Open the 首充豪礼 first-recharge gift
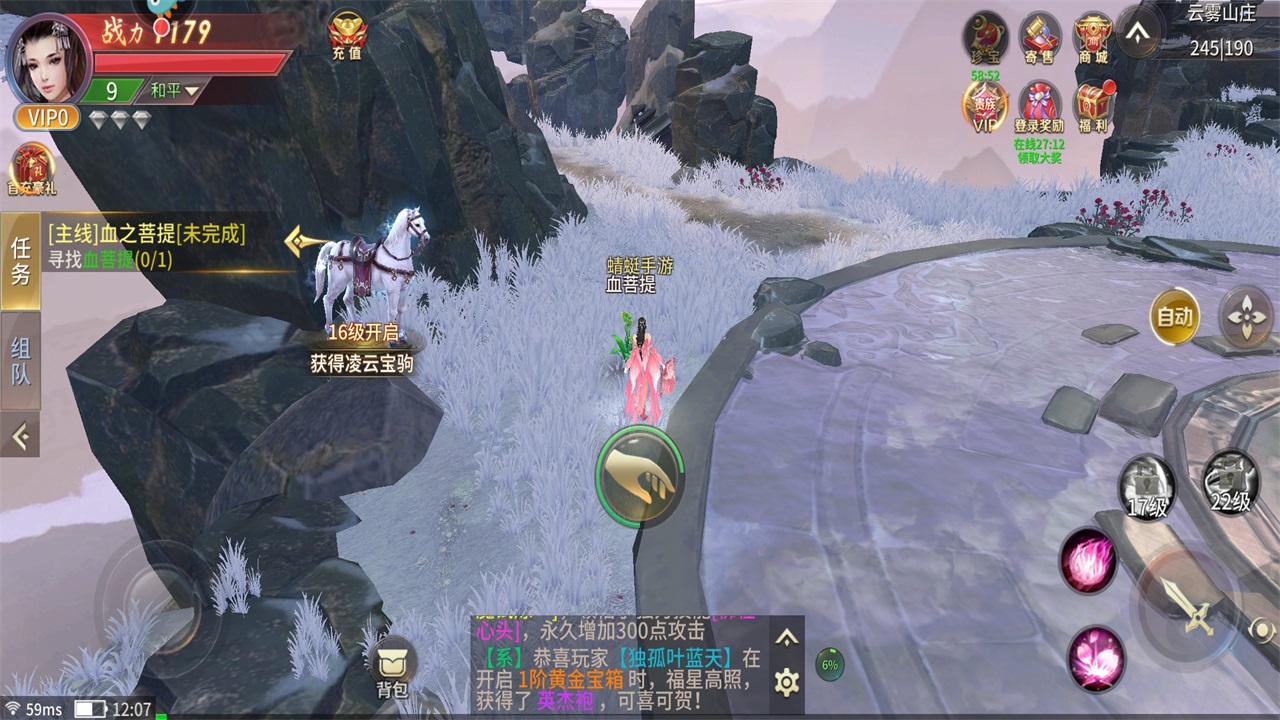 tap(32, 170)
